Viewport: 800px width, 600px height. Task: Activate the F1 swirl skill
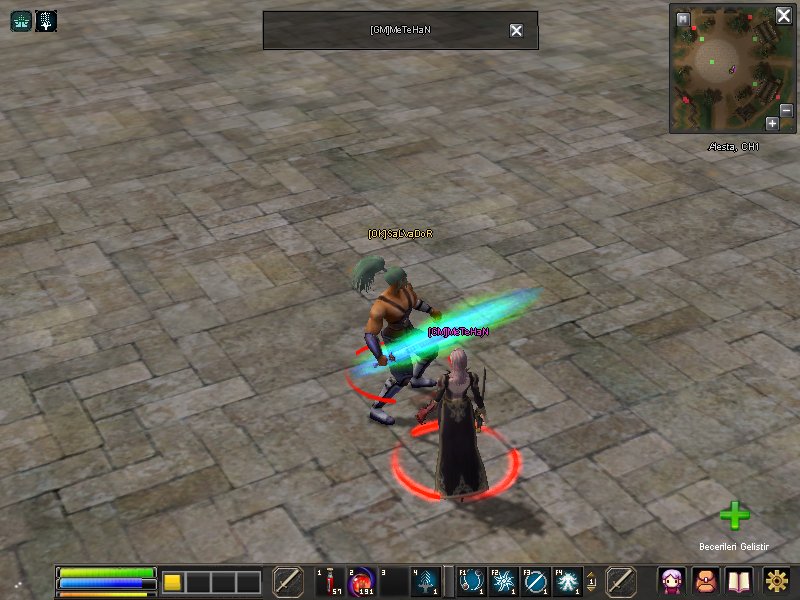[471, 581]
